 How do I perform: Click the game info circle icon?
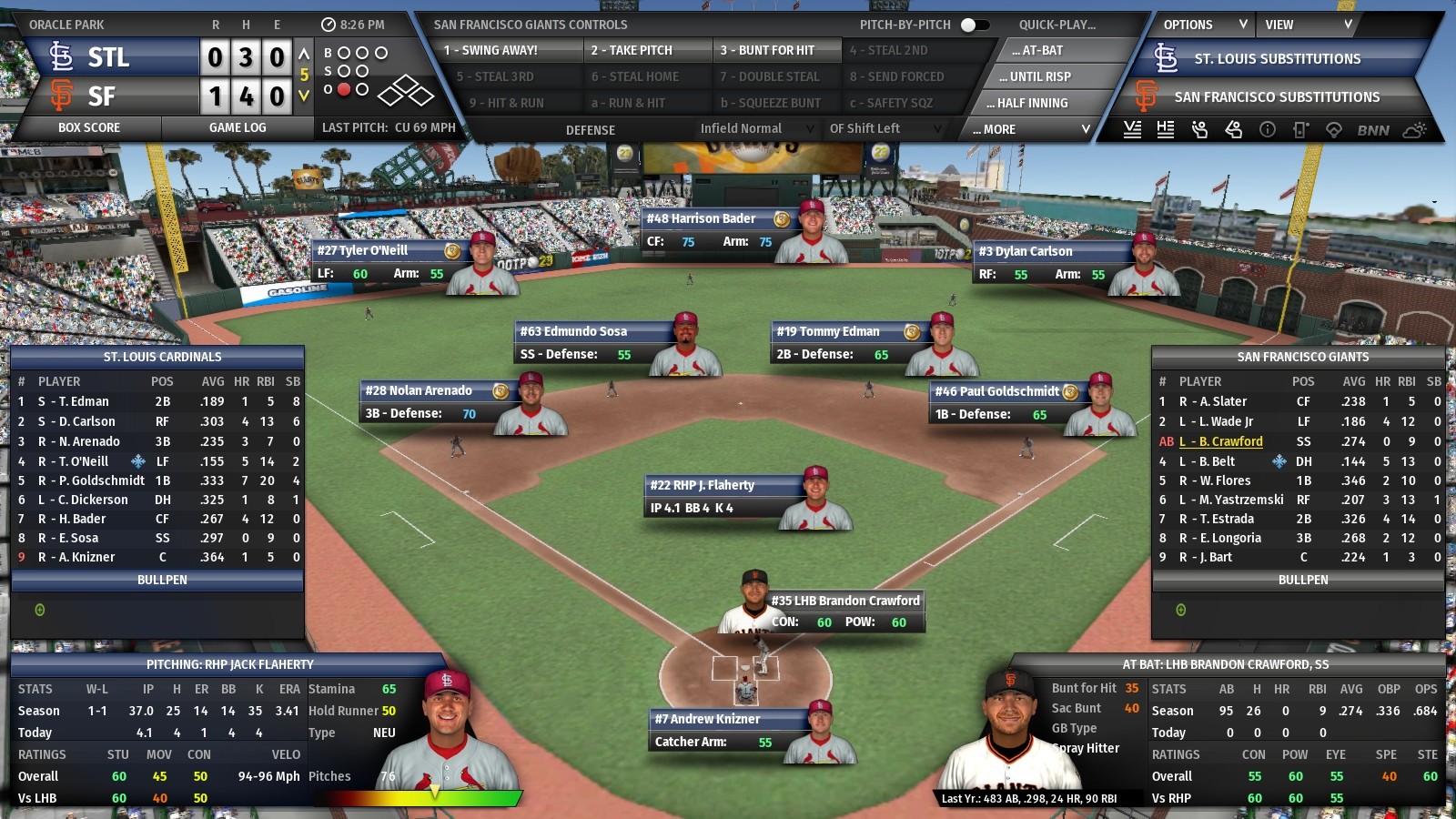[1267, 130]
